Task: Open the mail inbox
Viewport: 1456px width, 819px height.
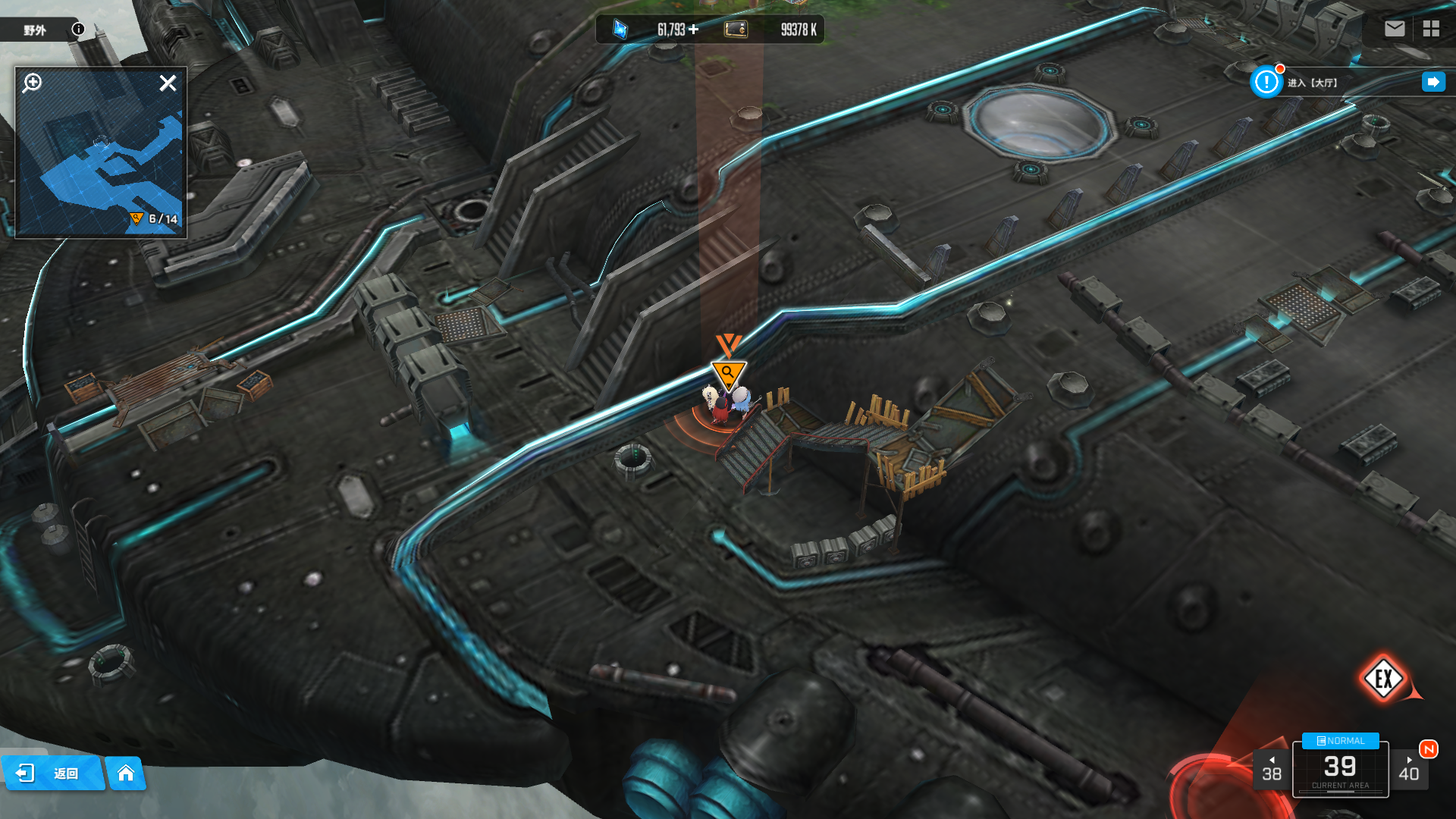Action: point(1394,29)
